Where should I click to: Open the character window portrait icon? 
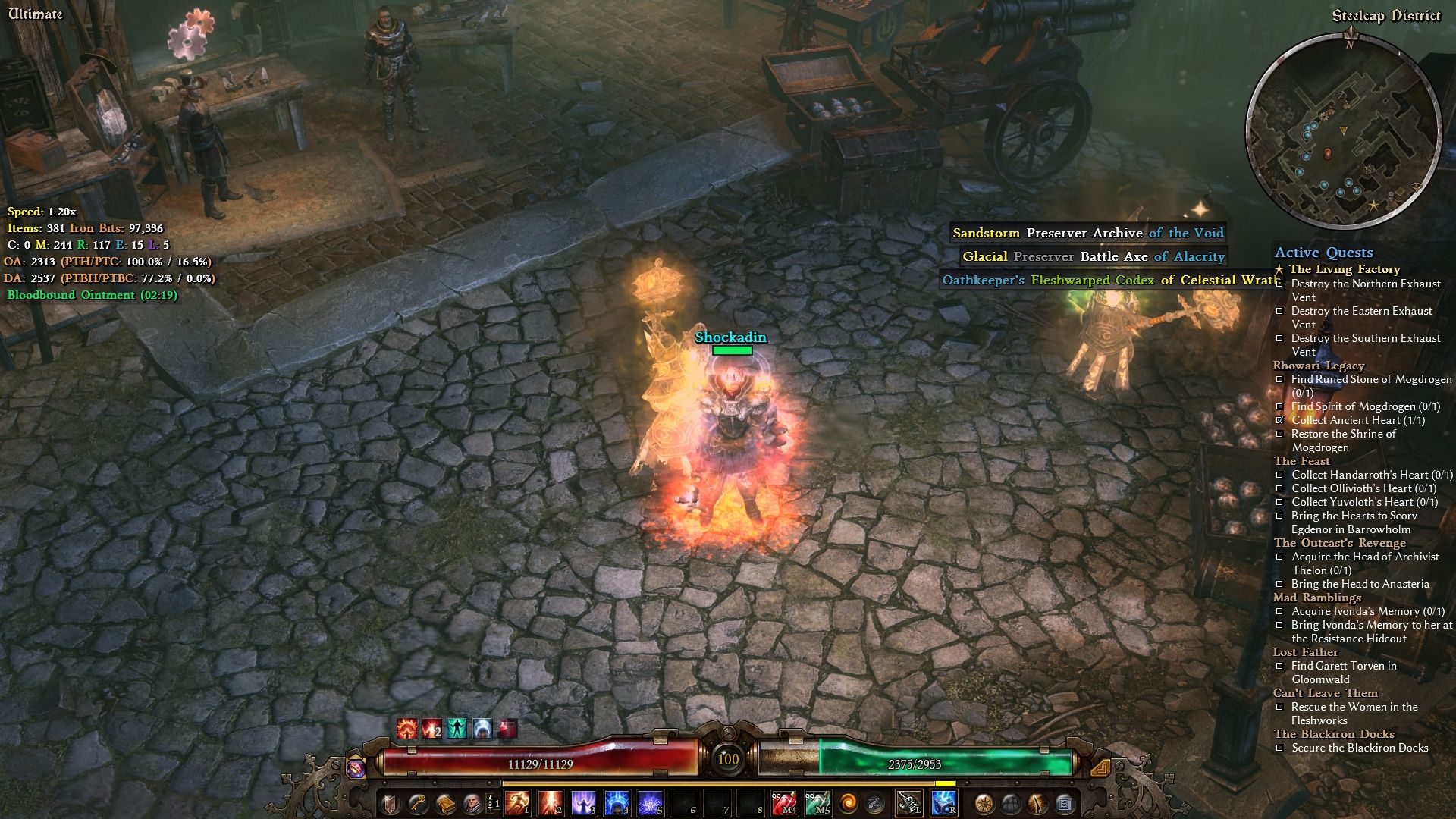(x=472, y=802)
